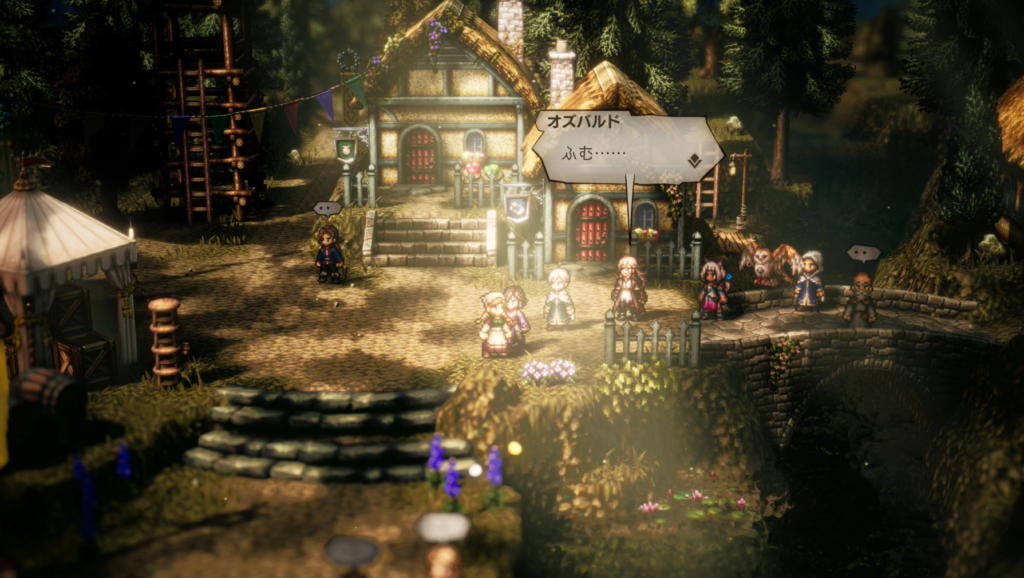1024x578 pixels.
Task: Advance dialogue with the speech bubble arrow
Action: pyautogui.click(x=693, y=160)
